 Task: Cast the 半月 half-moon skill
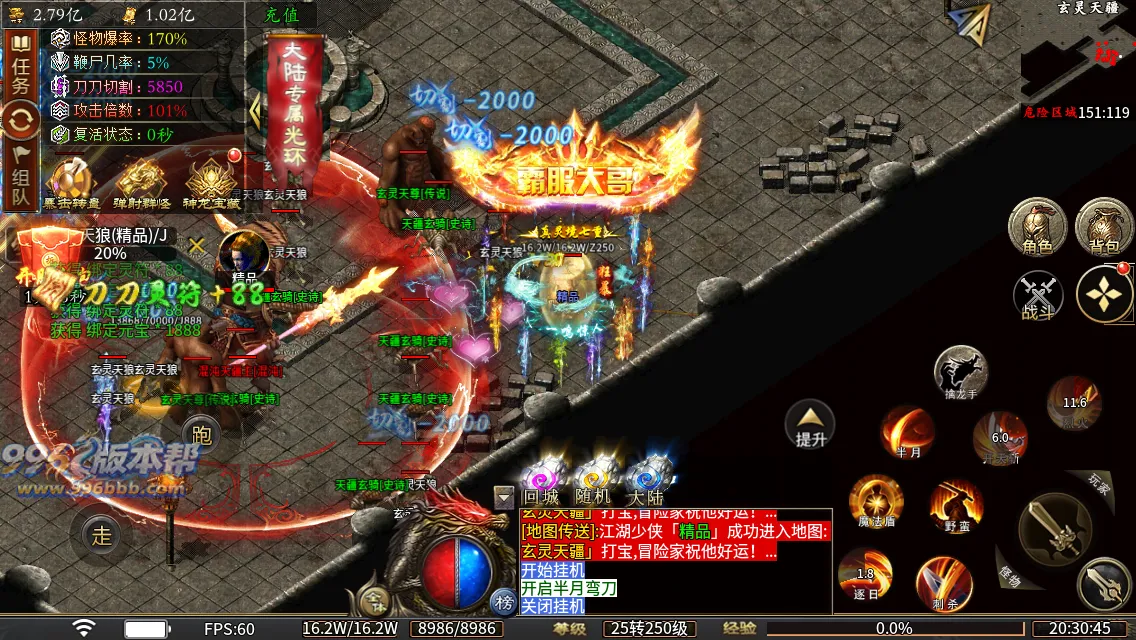point(907,432)
